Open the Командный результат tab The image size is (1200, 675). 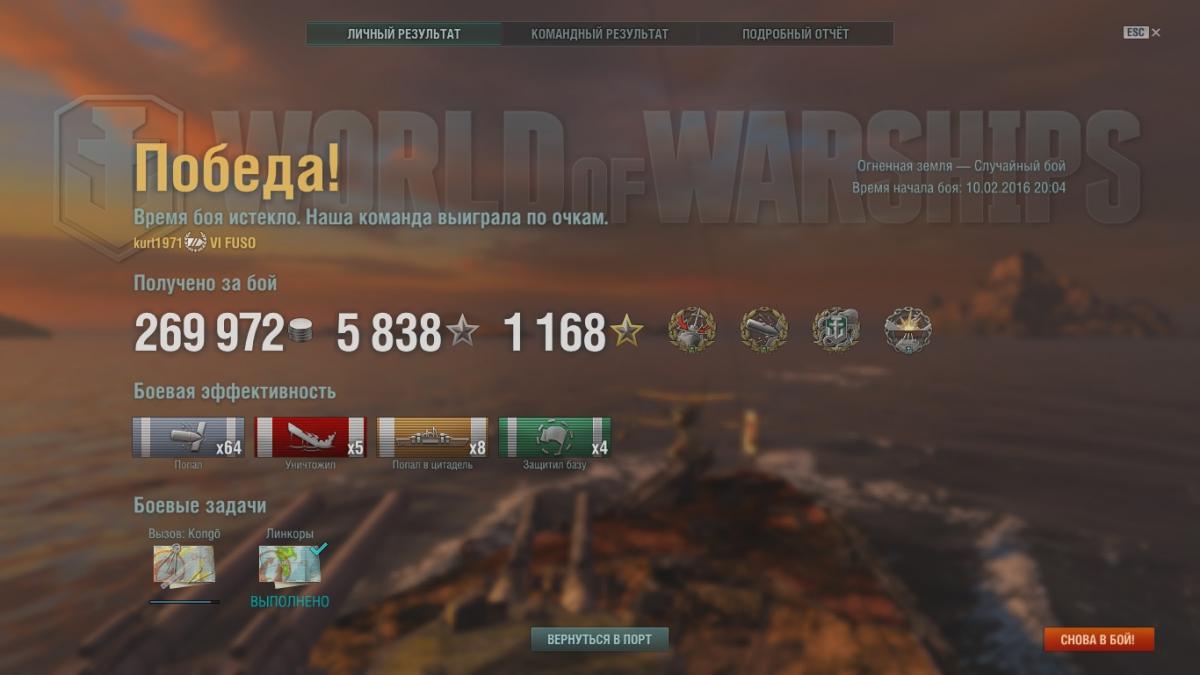[599, 34]
